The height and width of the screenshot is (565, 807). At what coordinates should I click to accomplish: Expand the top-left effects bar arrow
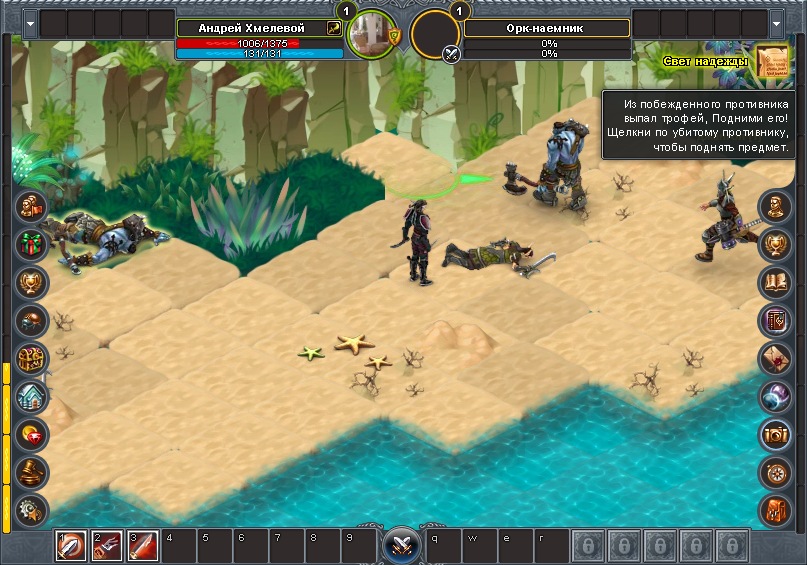(30, 23)
